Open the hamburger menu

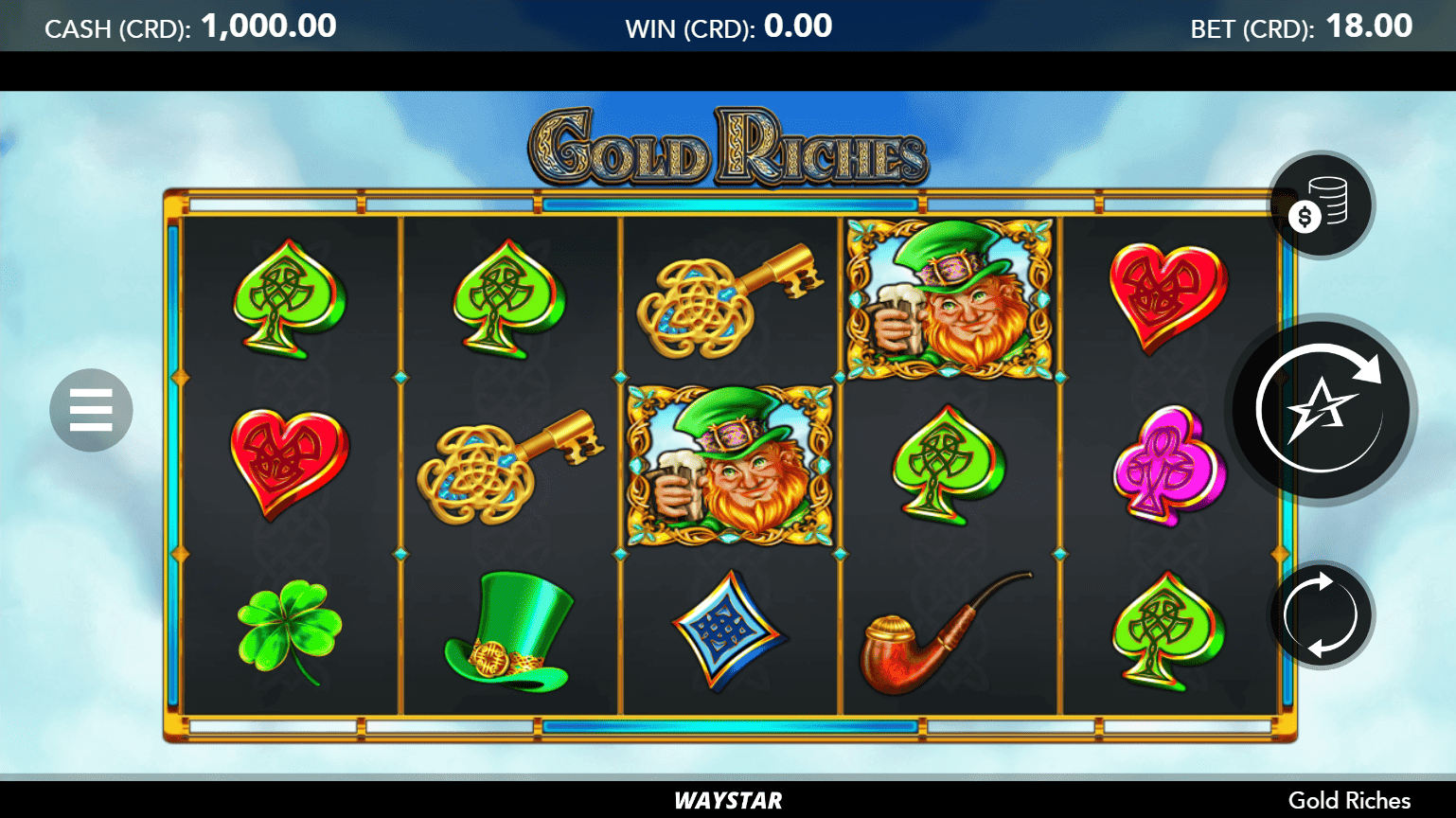click(90, 409)
